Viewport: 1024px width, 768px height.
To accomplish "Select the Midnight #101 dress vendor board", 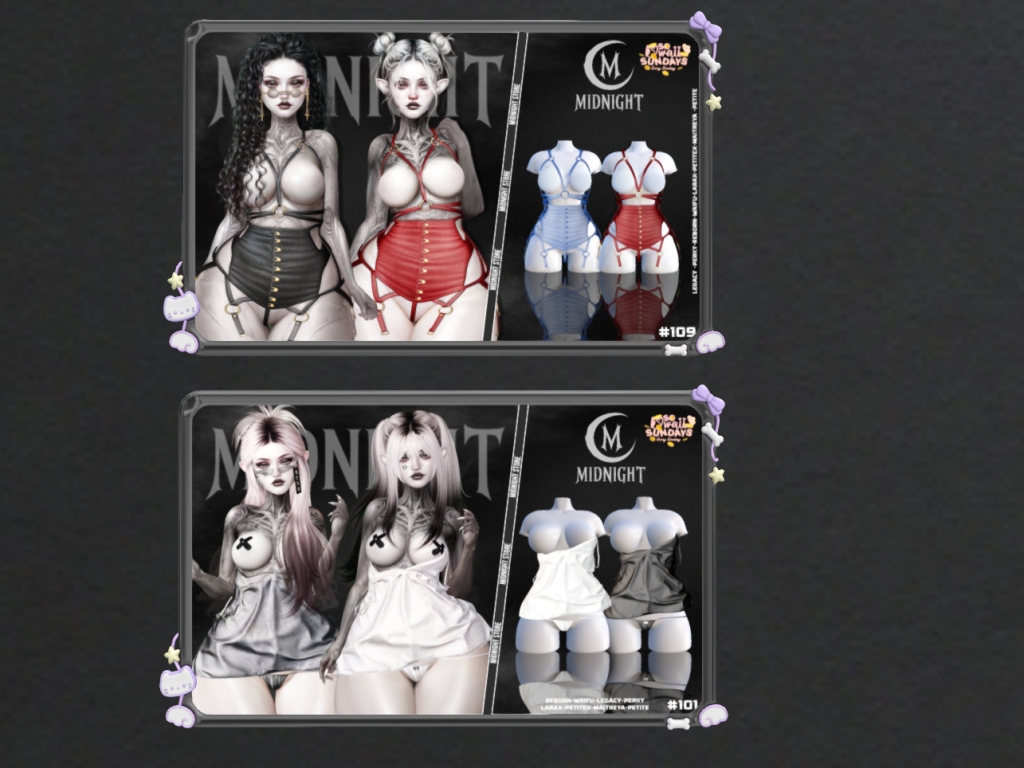I will coord(447,558).
